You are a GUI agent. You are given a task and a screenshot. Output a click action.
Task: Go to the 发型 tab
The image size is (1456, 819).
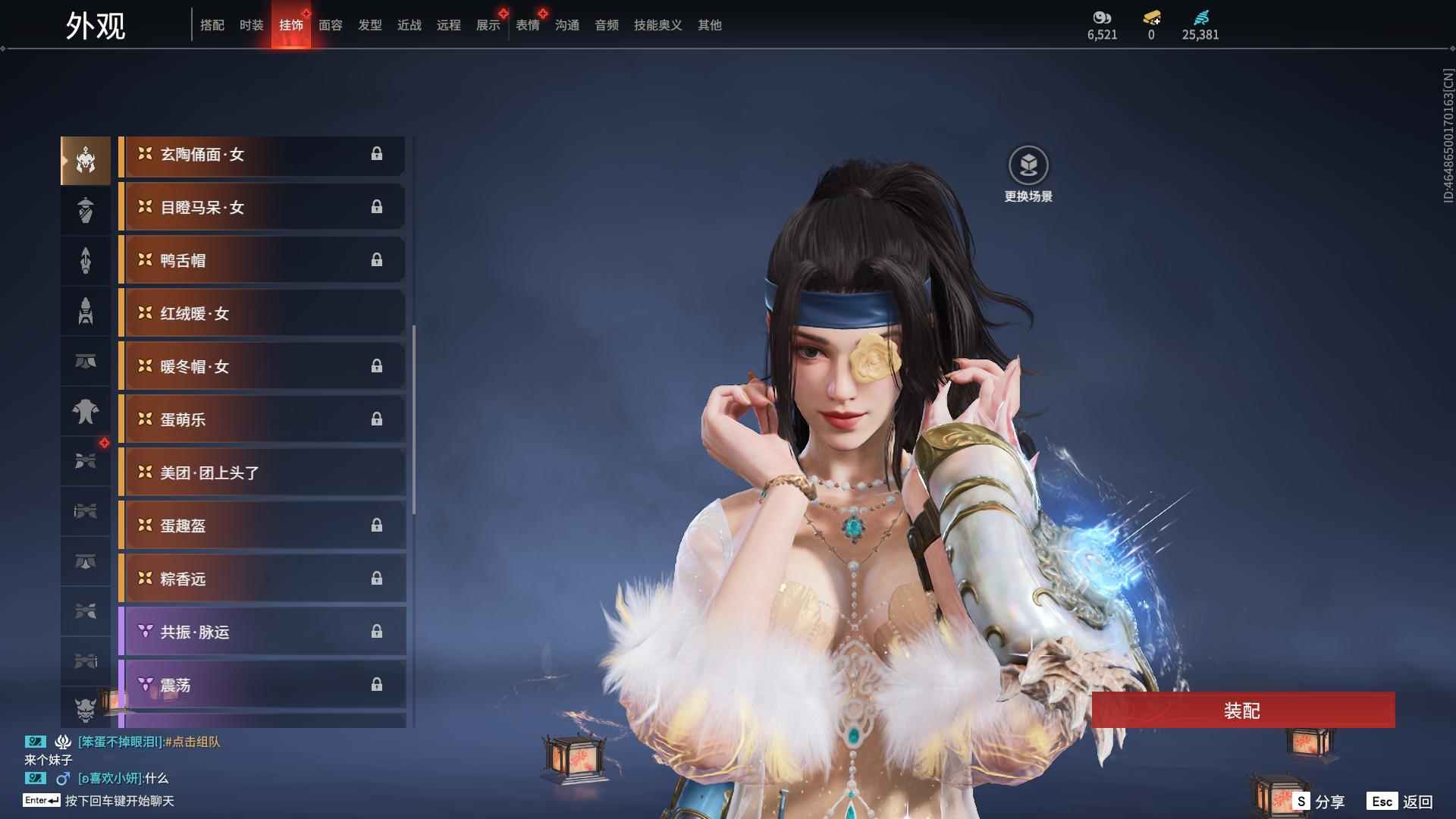pos(369,25)
